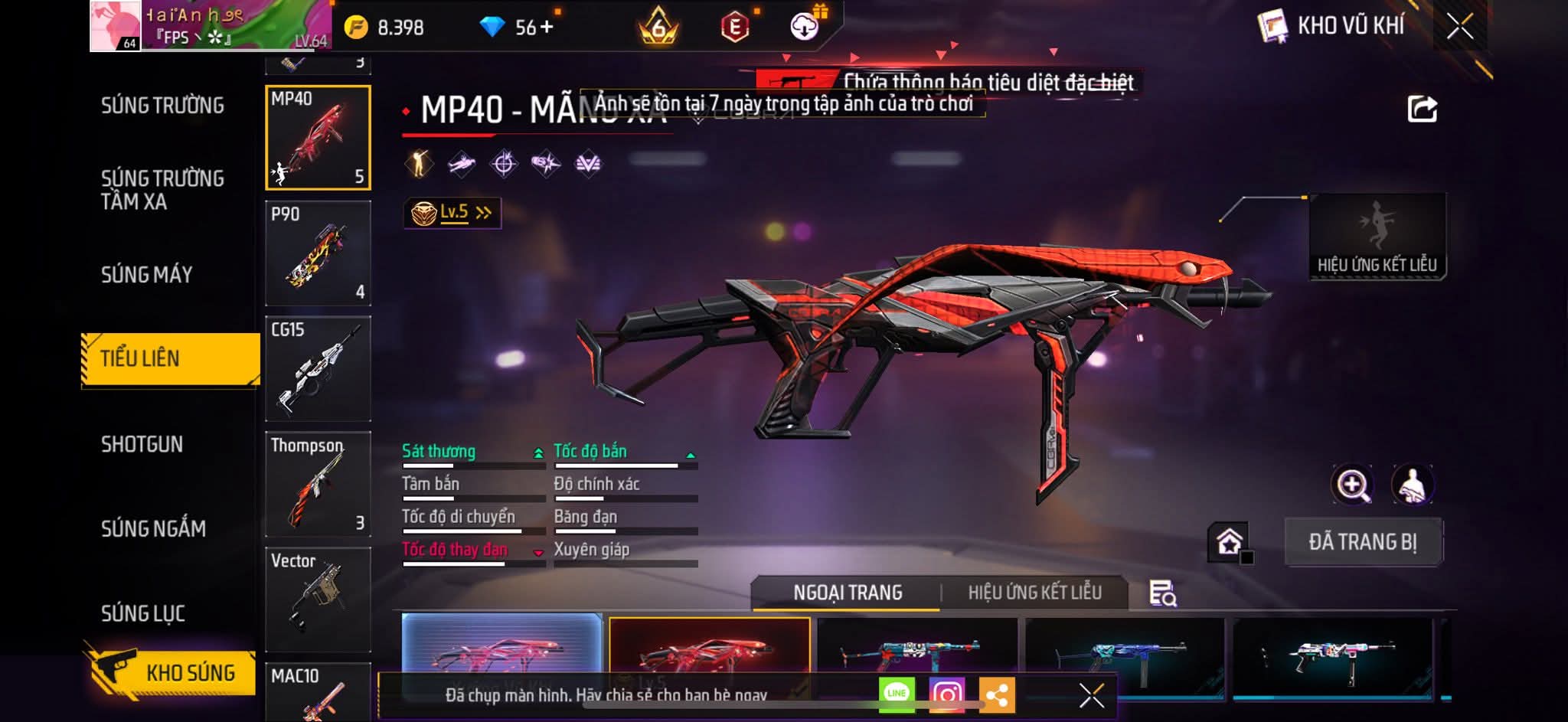The height and width of the screenshot is (722, 1568).
Task: Zoom in with the magnifier icon
Action: pyautogui.click(x=1353, y=485)
